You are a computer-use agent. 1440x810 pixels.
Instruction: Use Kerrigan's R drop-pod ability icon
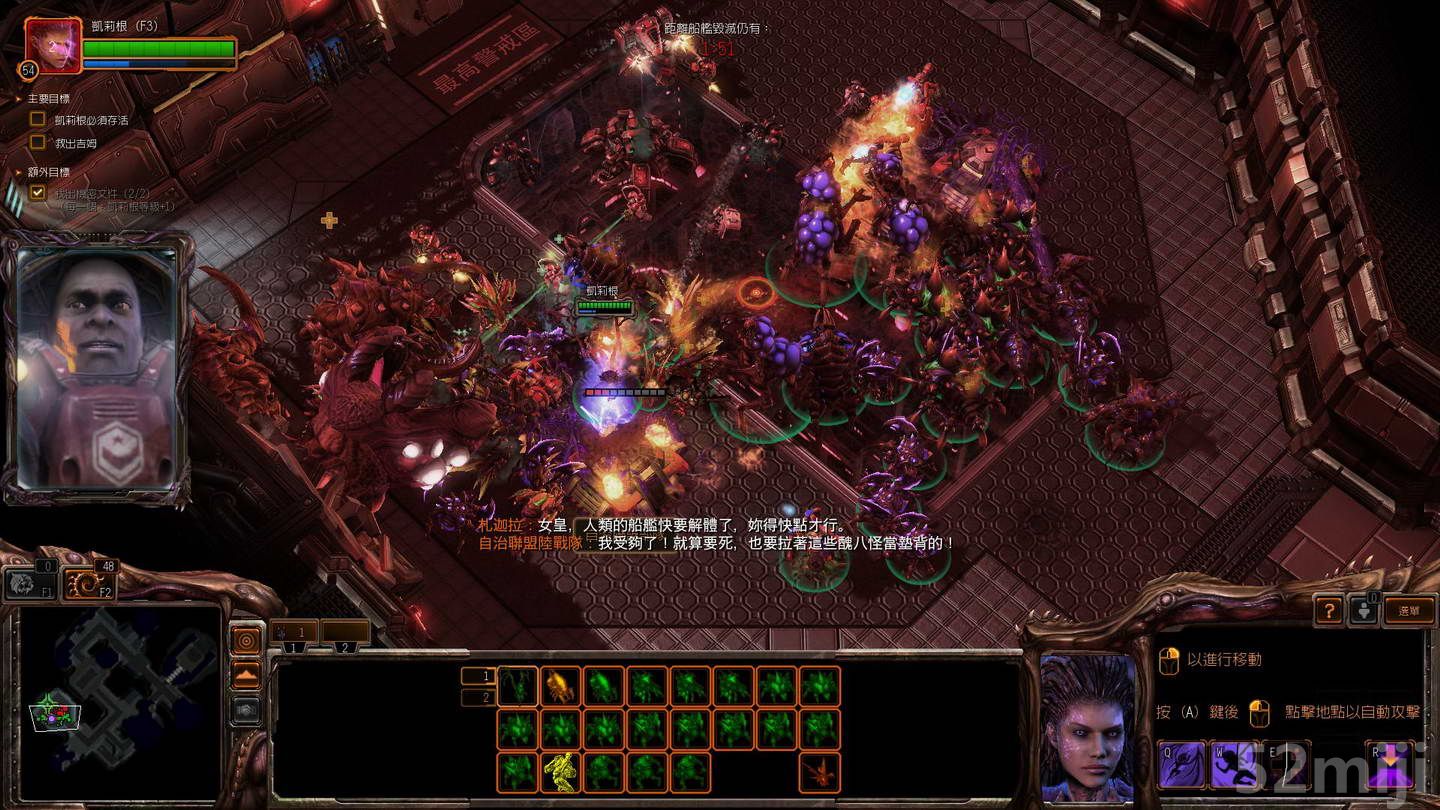click(x=1392, y=766)
